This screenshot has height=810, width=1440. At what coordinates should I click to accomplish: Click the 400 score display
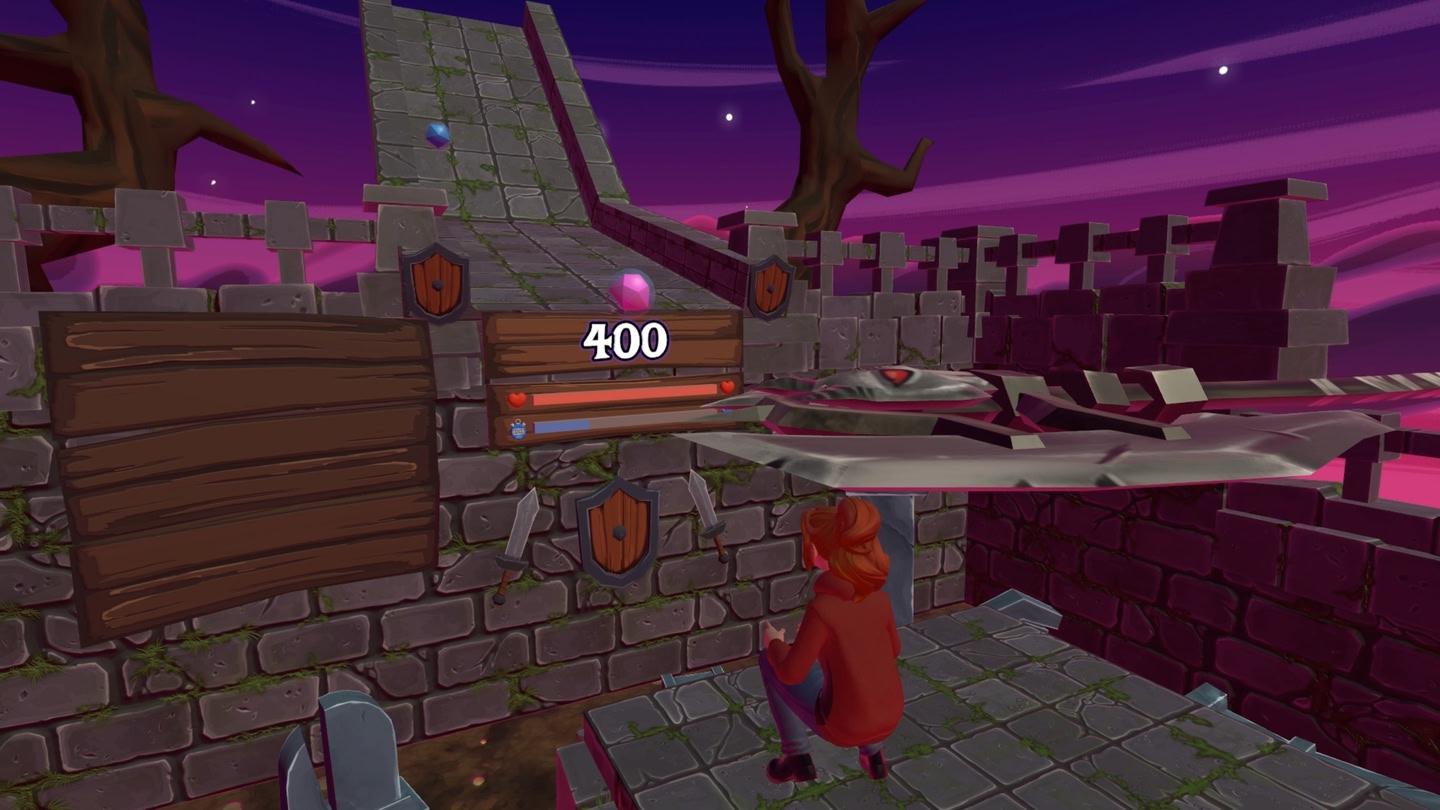click(x=626, y=339)
